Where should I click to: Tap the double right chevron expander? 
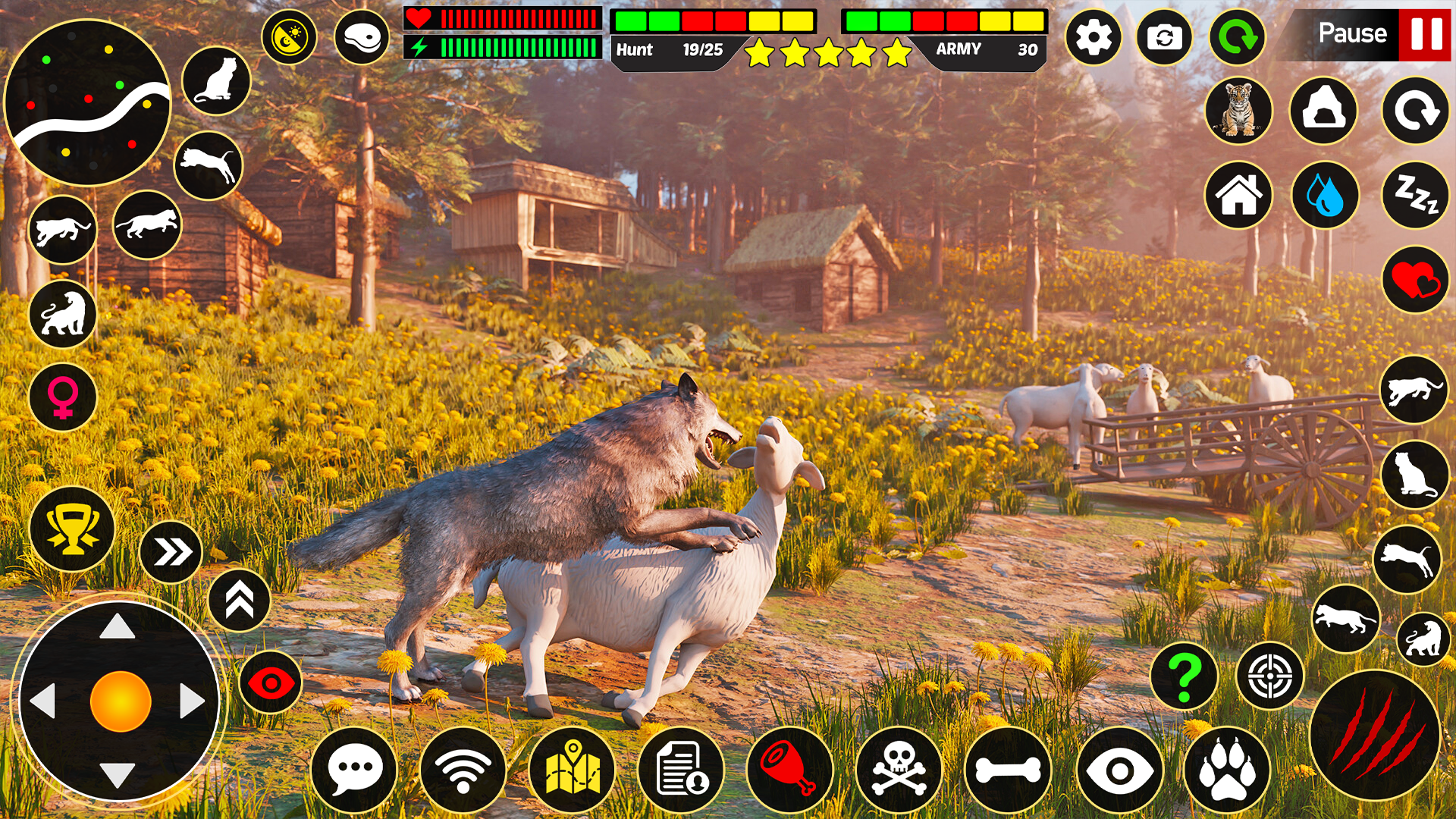coord(173,551)
